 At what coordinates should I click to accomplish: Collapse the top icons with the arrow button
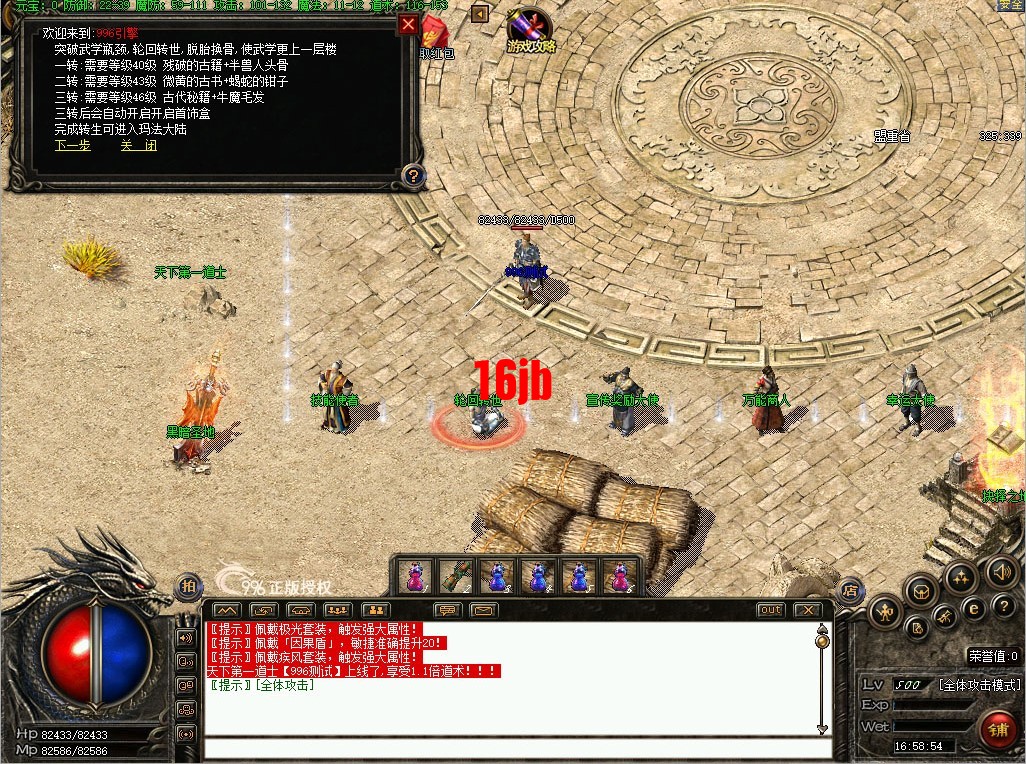[479, 14]
